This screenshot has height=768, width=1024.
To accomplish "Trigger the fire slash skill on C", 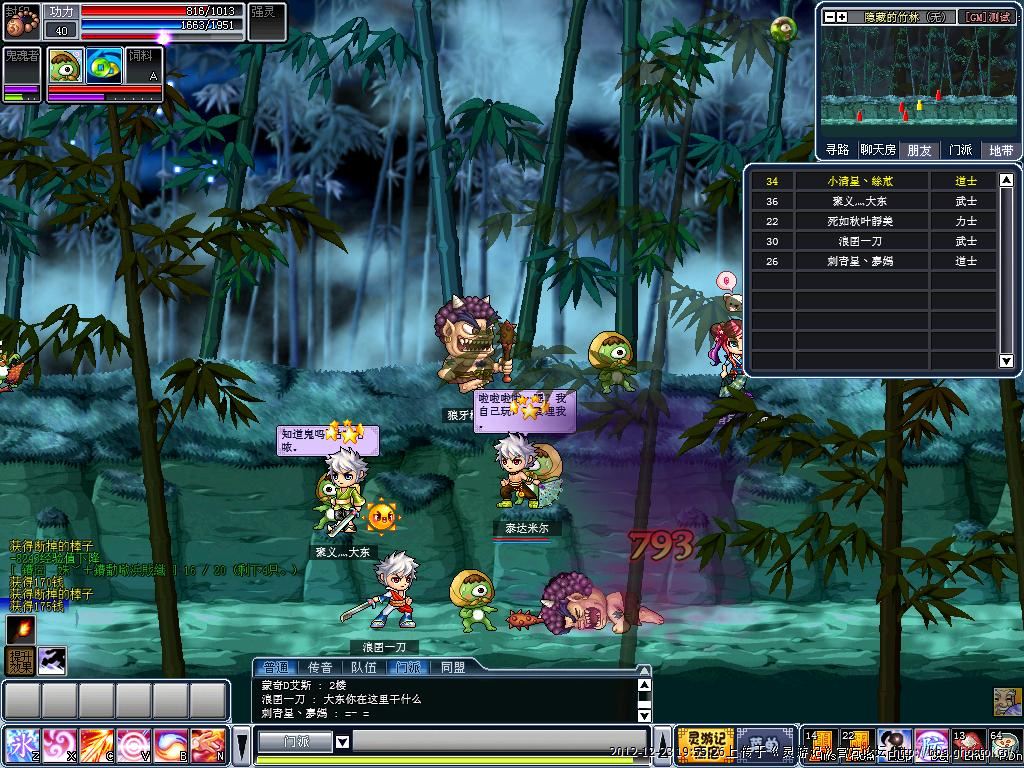I will (x=96, y=745).
